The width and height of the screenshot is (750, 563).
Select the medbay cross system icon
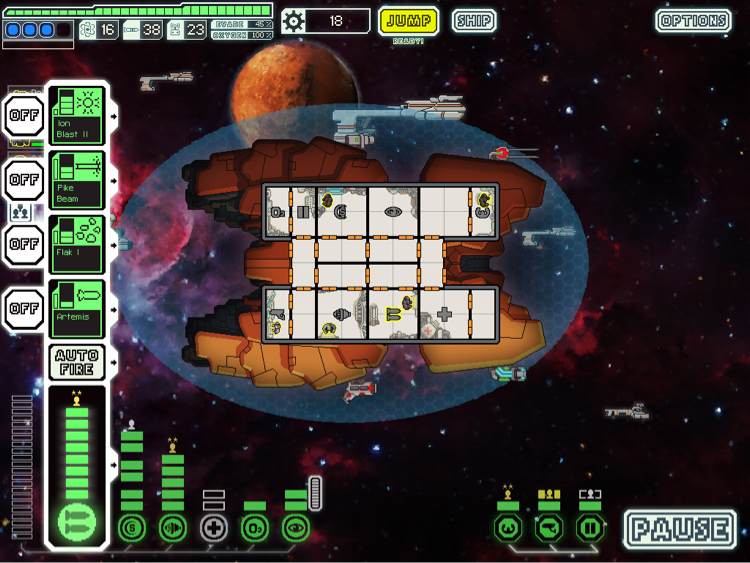click(x=214, y=527)
